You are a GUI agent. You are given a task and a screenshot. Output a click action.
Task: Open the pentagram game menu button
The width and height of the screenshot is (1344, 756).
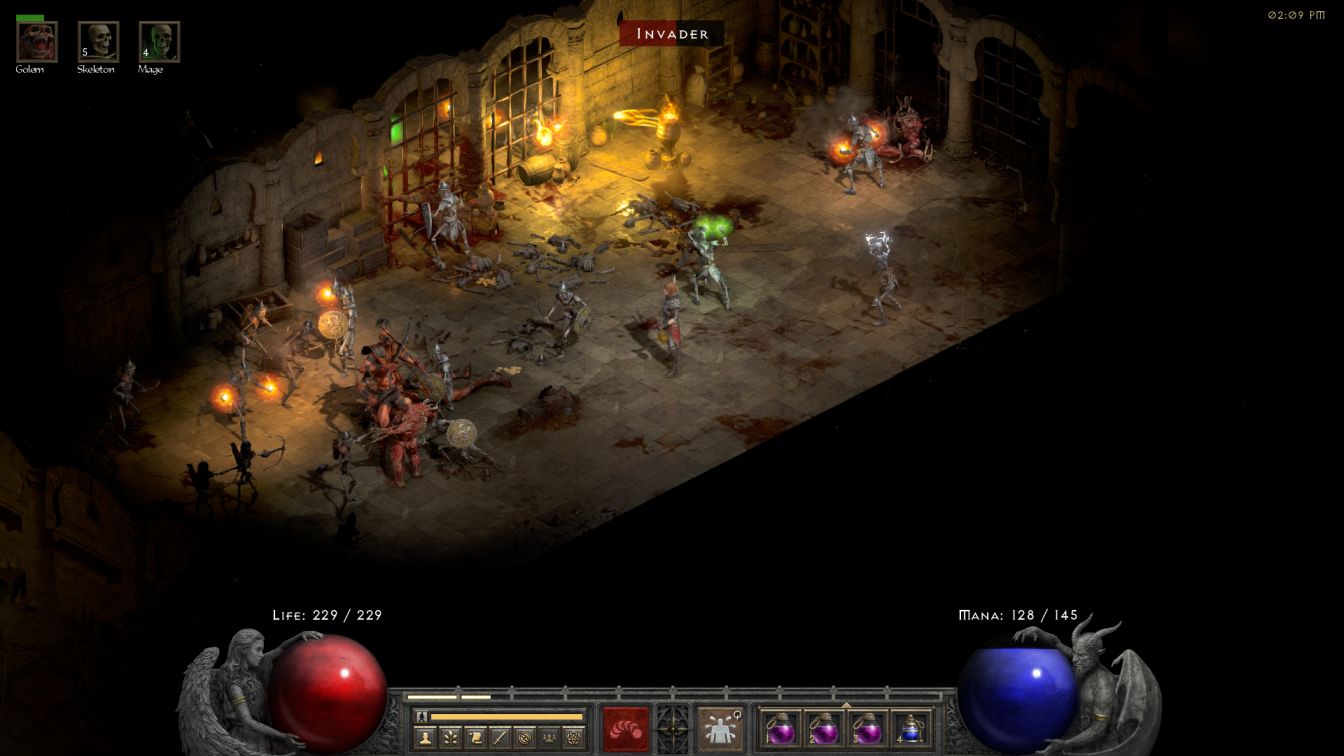tap(574, 738)
